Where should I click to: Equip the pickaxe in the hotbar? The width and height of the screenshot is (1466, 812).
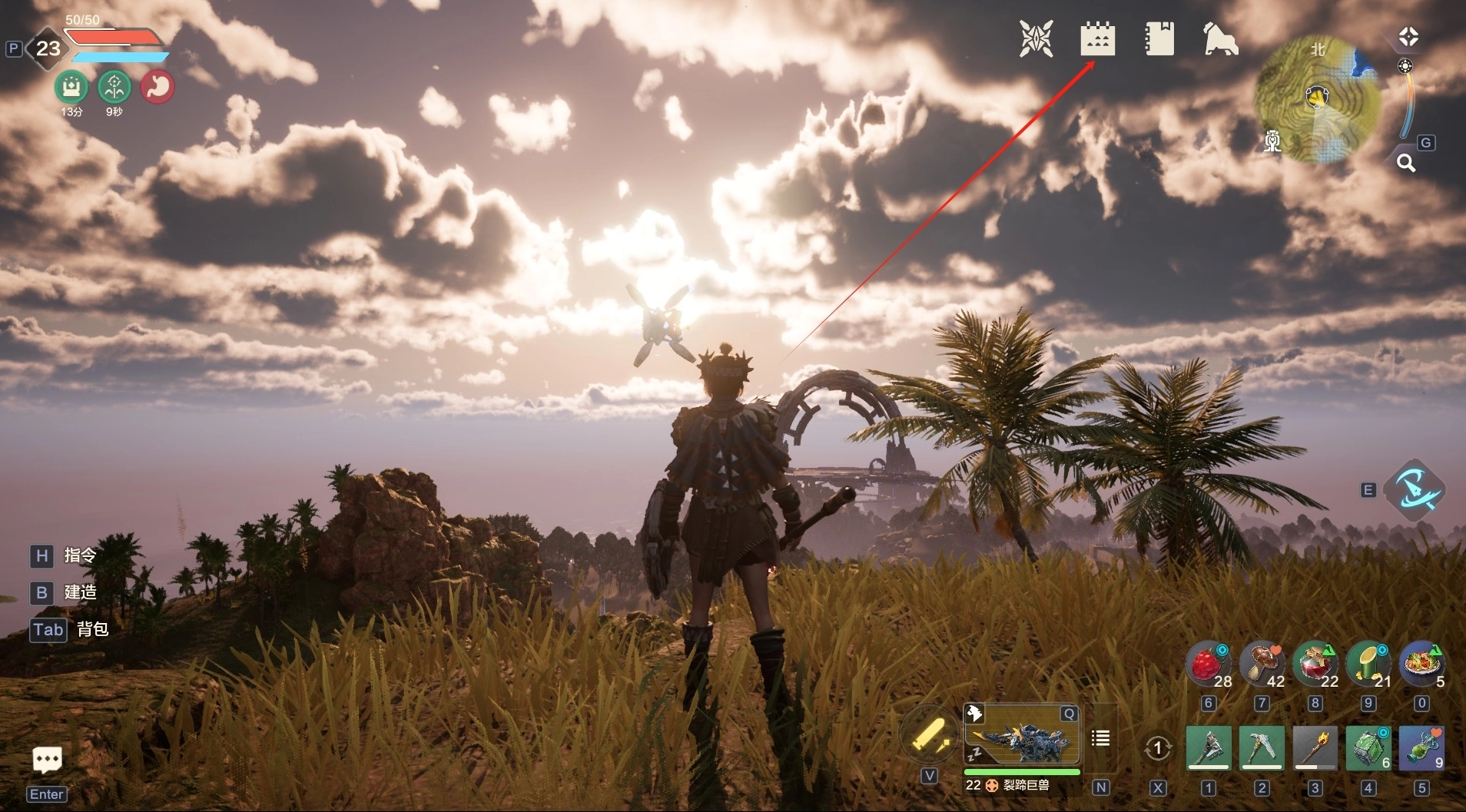(1262, 747)
